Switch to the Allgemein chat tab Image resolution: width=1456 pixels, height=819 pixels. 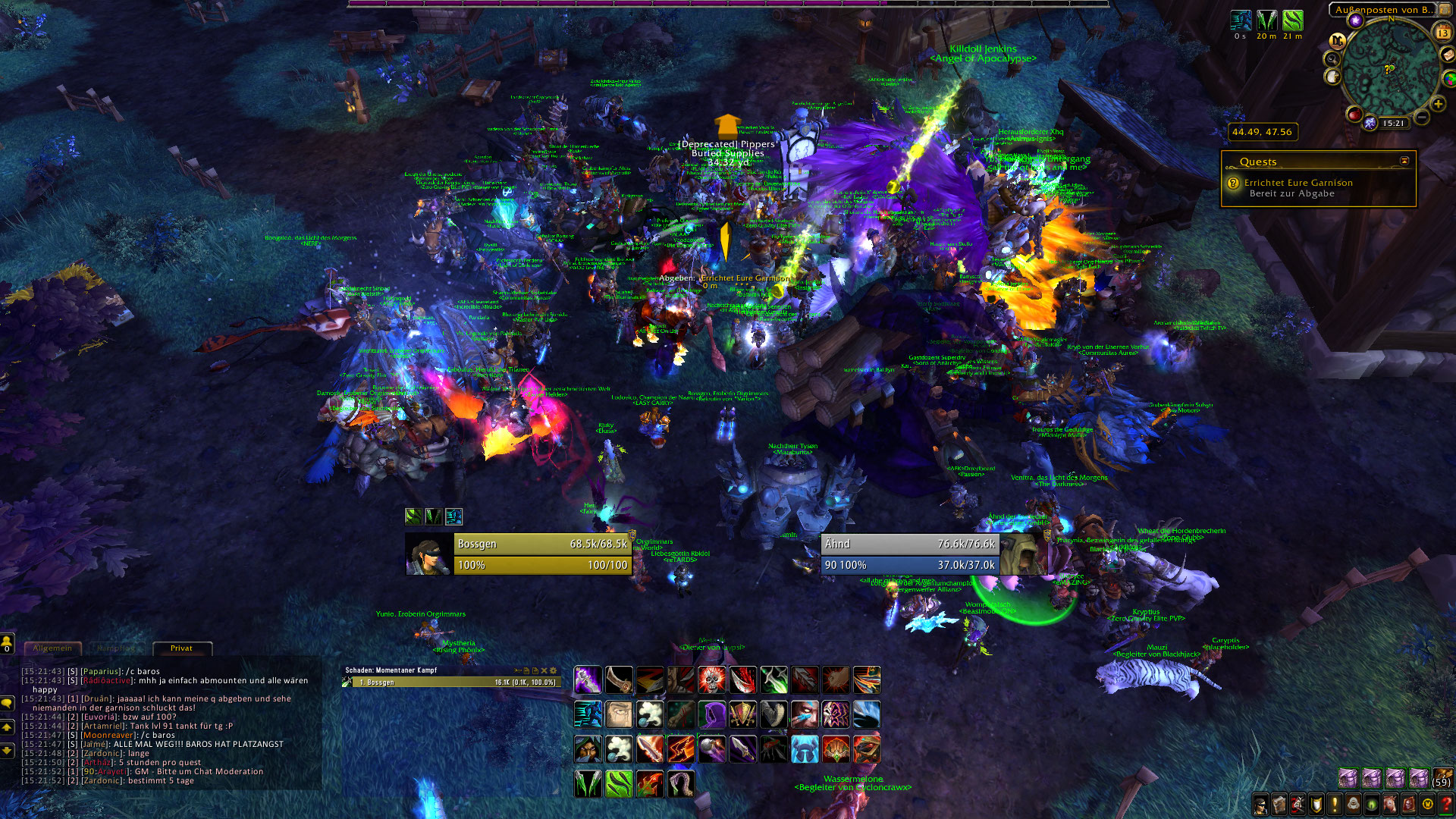point(52,648)
